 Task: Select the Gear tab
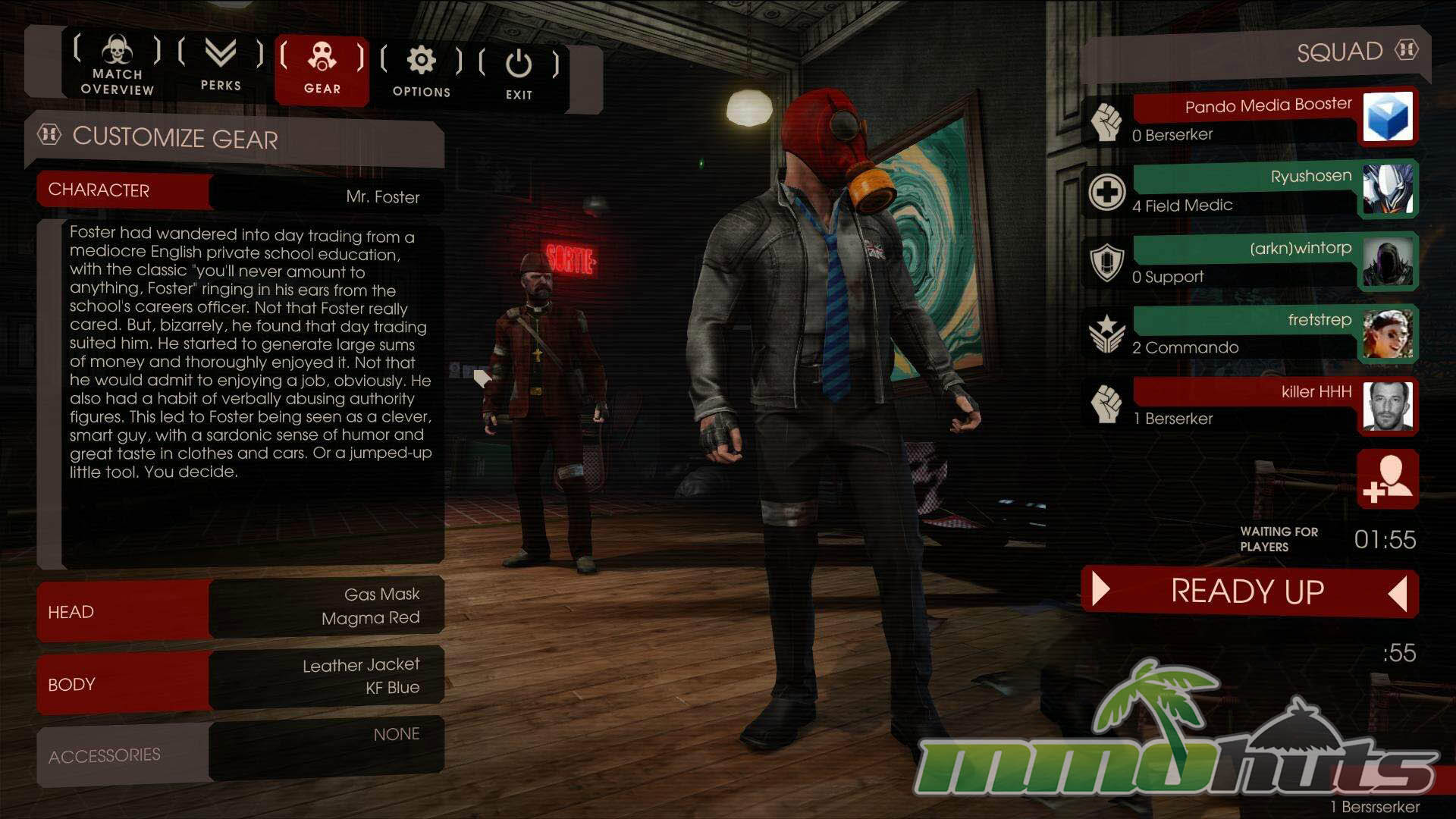pos(322,68)
